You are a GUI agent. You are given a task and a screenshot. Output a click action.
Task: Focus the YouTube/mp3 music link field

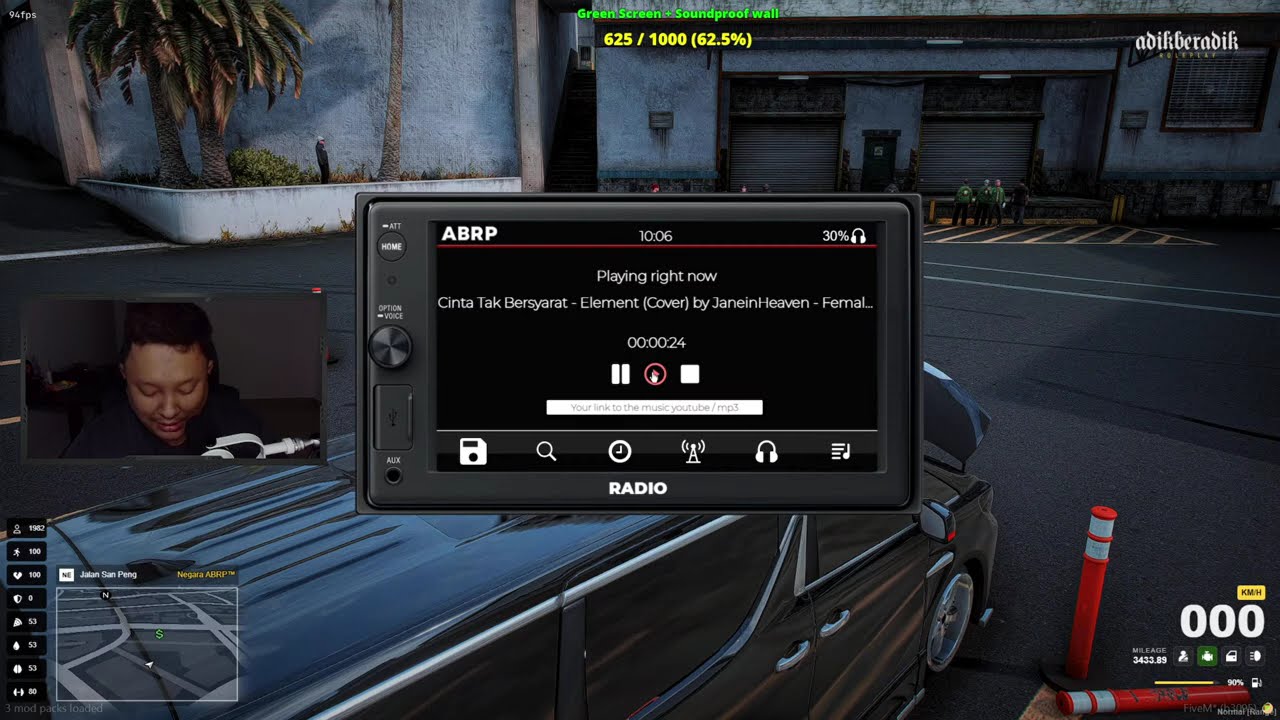pos(654,407)
